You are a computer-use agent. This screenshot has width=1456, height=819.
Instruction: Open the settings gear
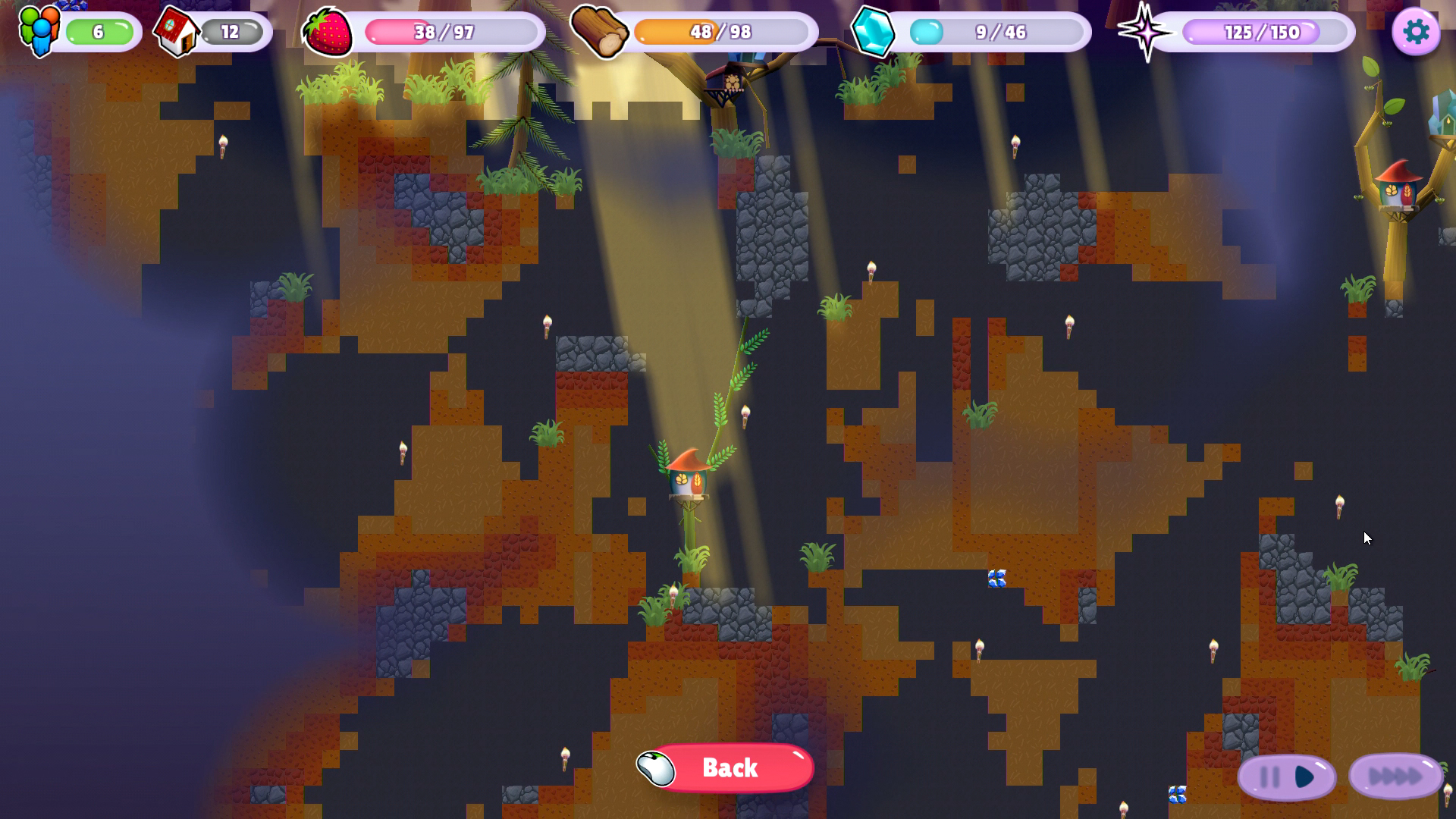(1417, 31)
